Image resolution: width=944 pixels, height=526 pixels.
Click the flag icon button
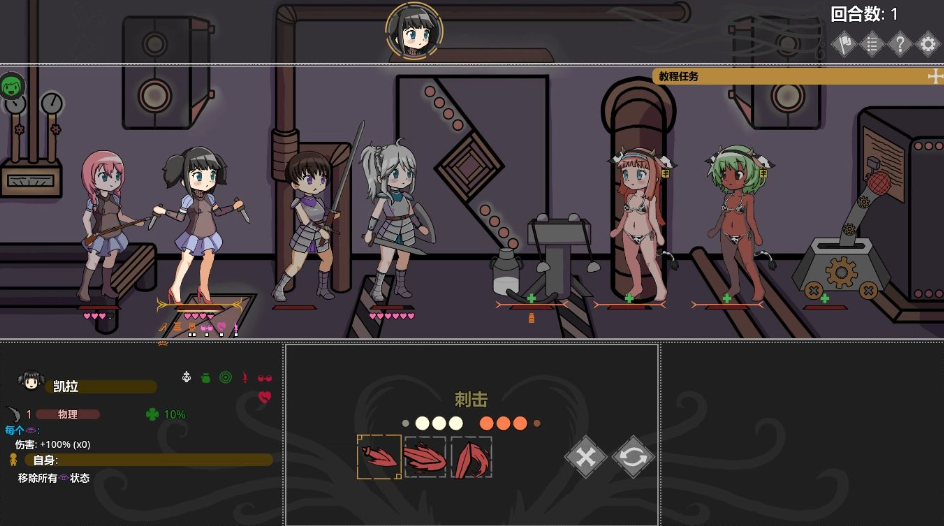click(x=845, y=44)
